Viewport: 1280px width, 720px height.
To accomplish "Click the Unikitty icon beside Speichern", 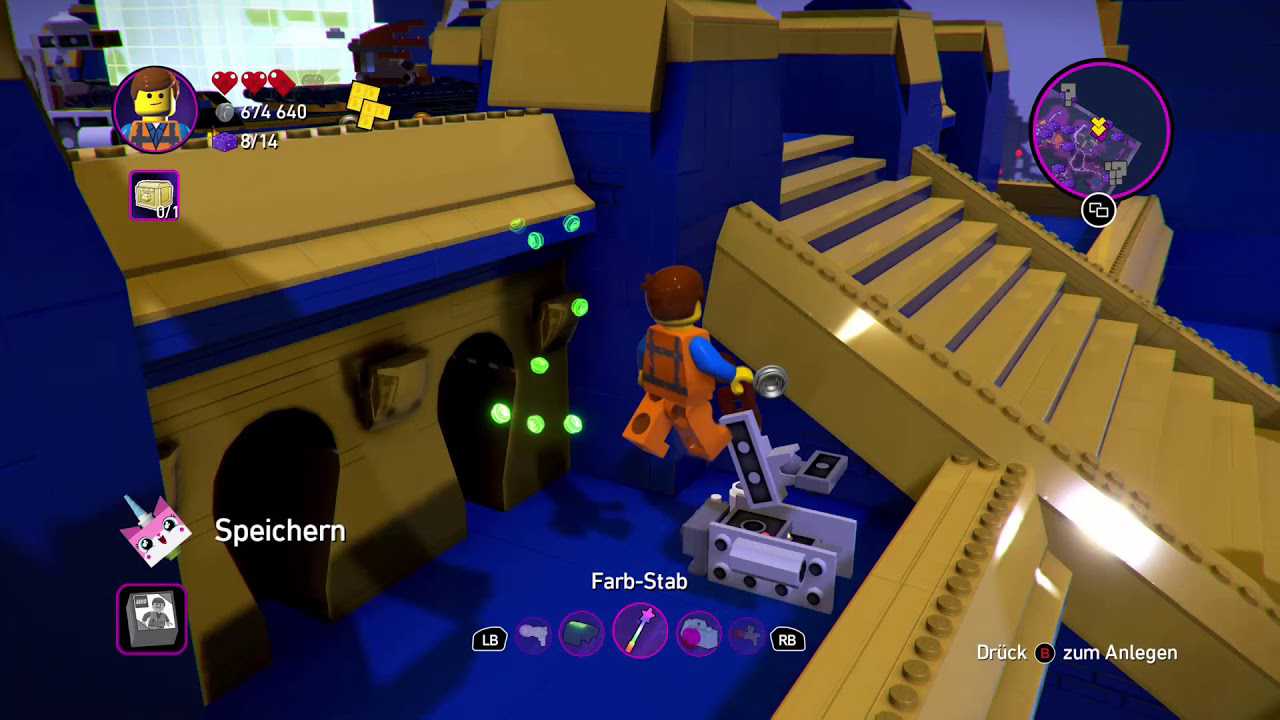I will click(155, 530).
